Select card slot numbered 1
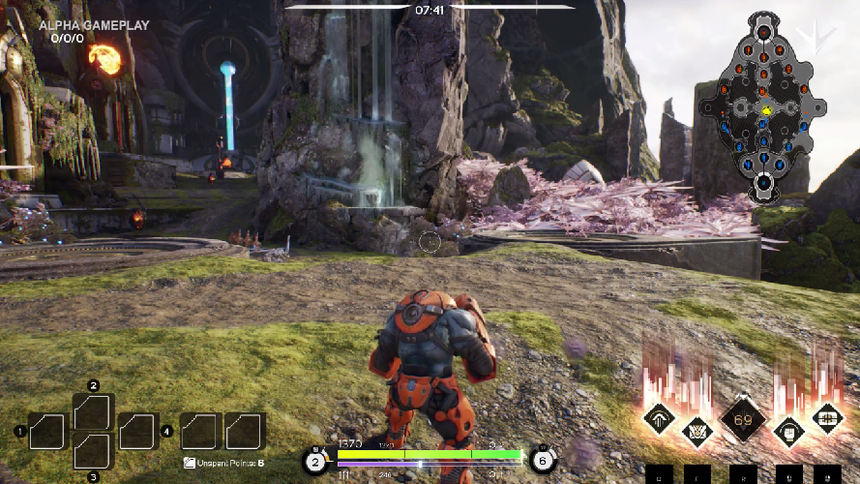Screen dimensions: 860x484 [x=47, y=432]
